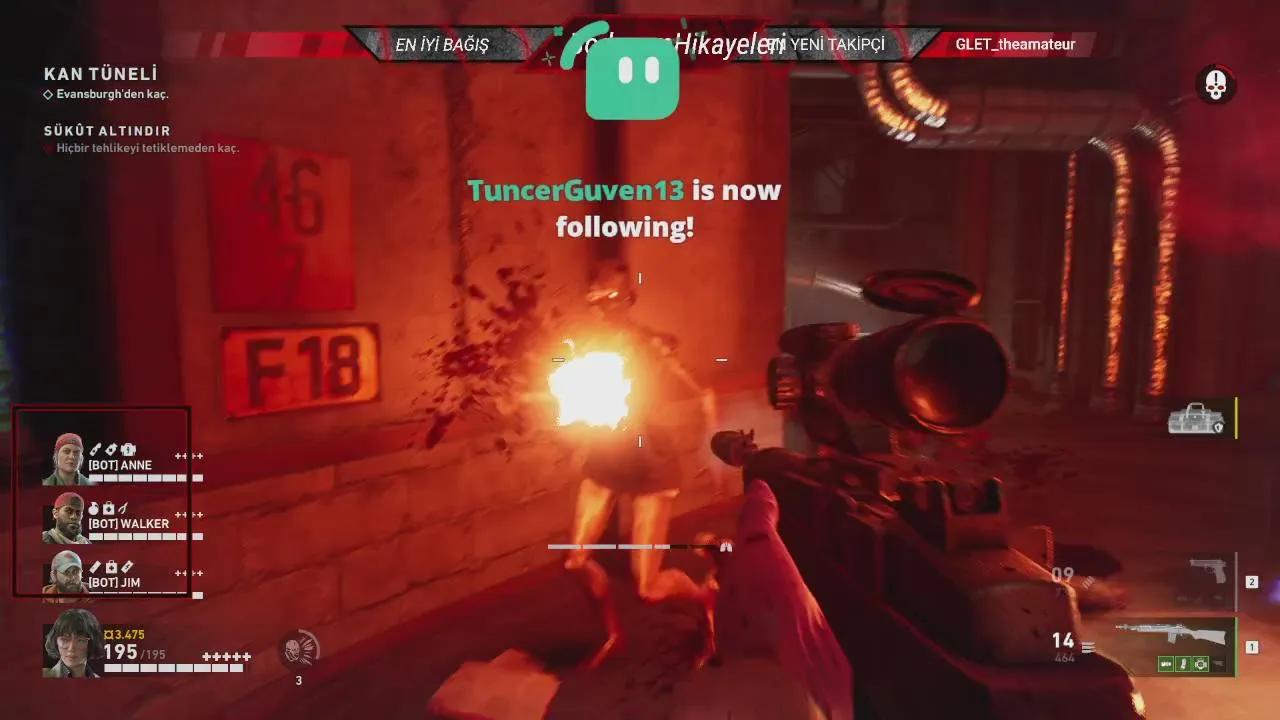Click the EN İYİ BAĞIŞ banner

click(x=443, y=44)
